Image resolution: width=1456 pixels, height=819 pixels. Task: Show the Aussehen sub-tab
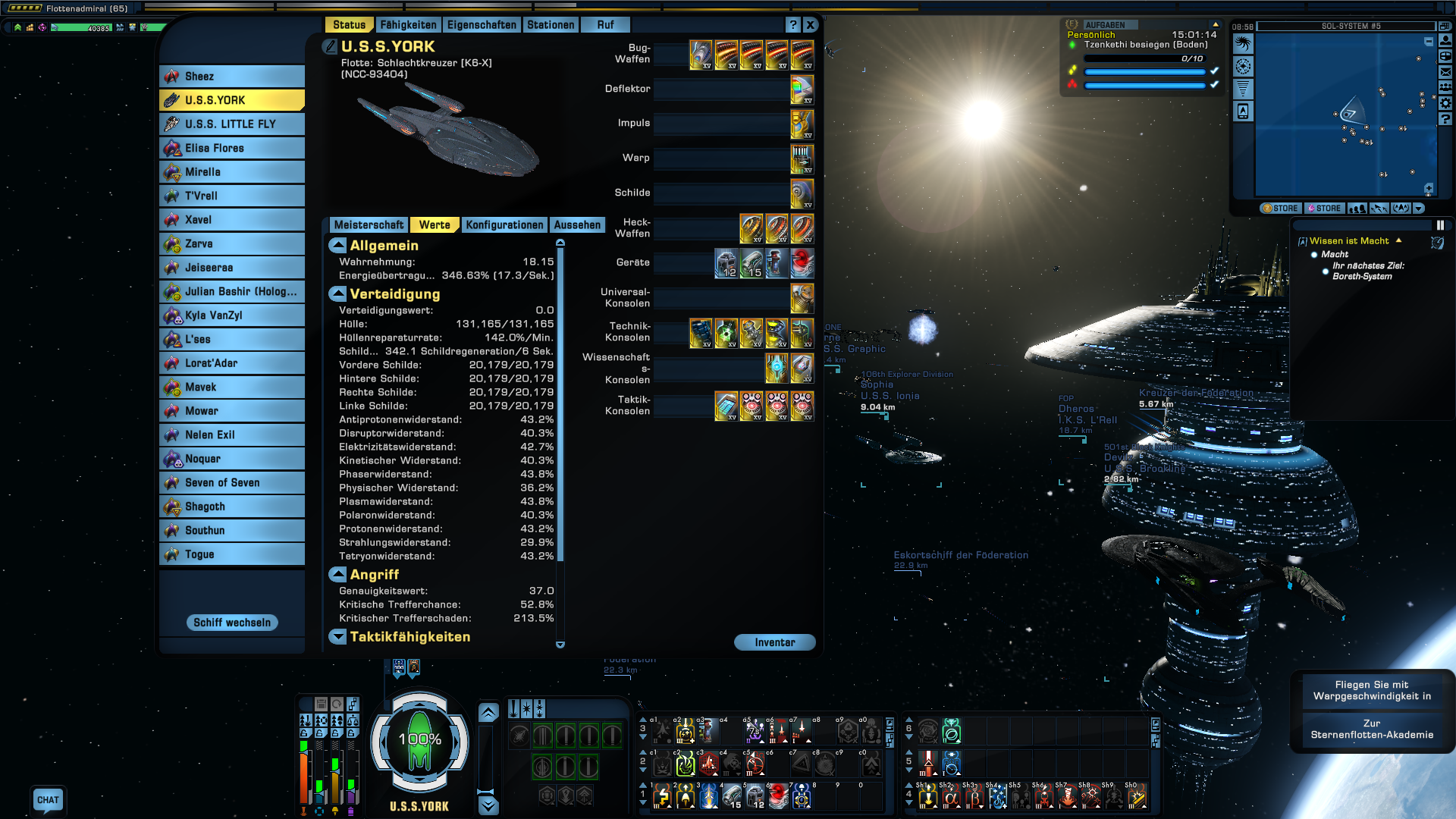pos(577,225)
